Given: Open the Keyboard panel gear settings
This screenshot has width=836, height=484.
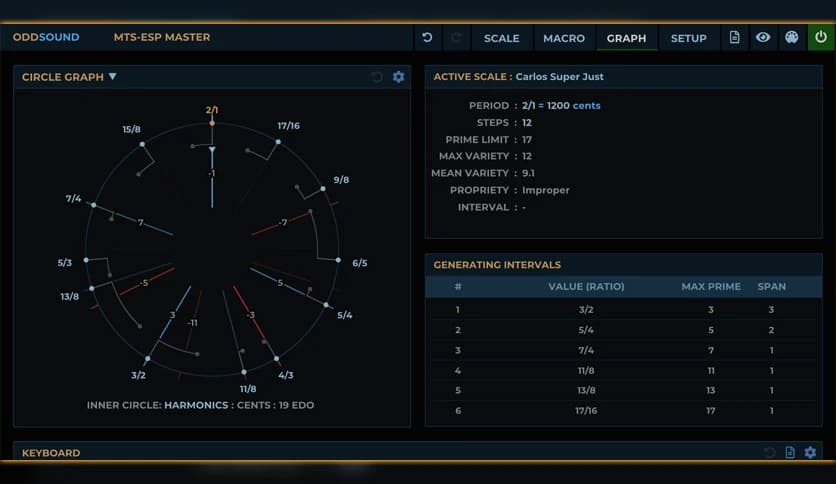Looking at the screenshot, I should point(810,453).
